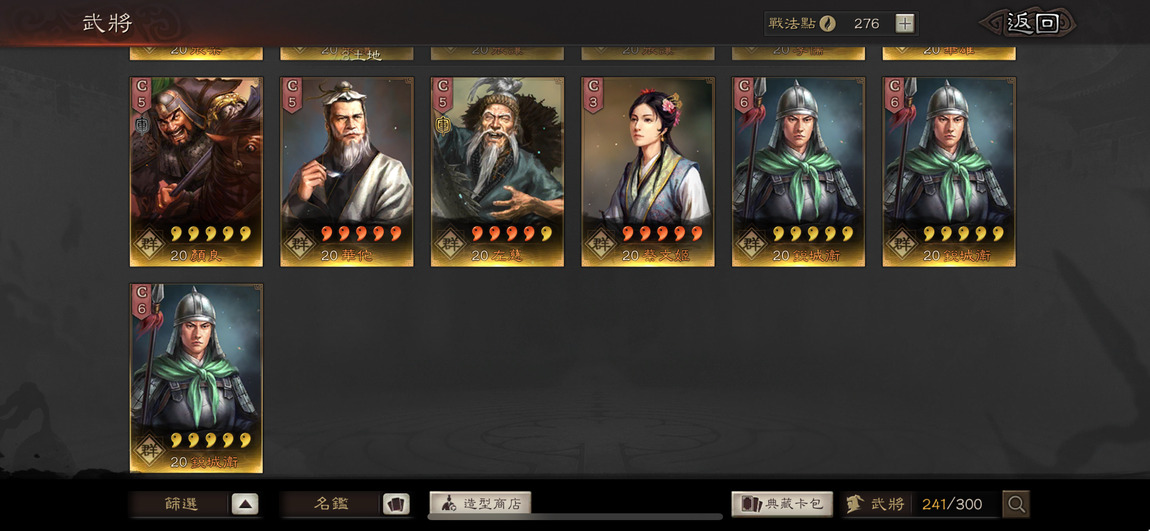Tap the 返回 back button

(1030, 23)
